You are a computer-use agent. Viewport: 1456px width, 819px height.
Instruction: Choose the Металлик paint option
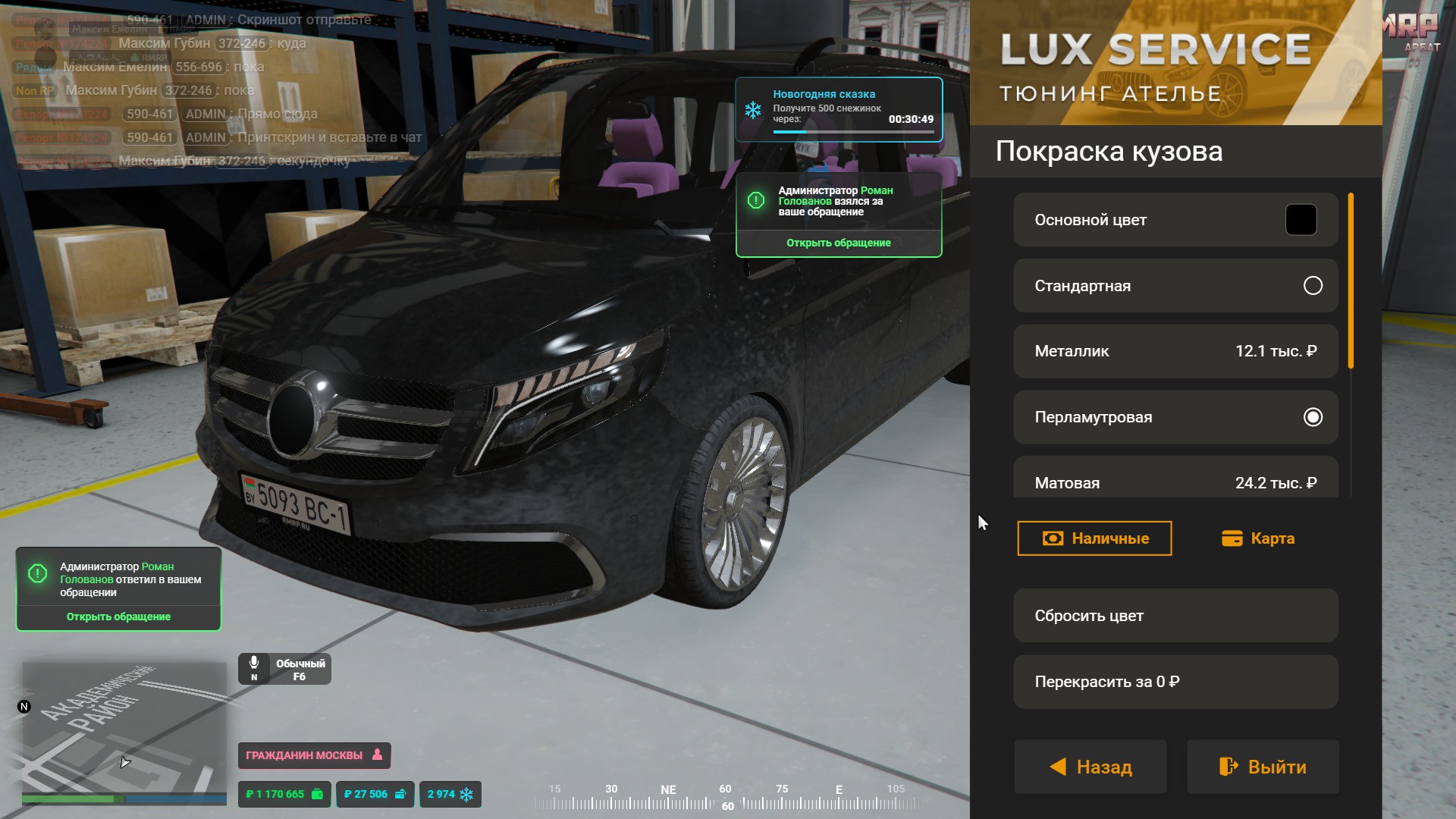(1175, 351)
